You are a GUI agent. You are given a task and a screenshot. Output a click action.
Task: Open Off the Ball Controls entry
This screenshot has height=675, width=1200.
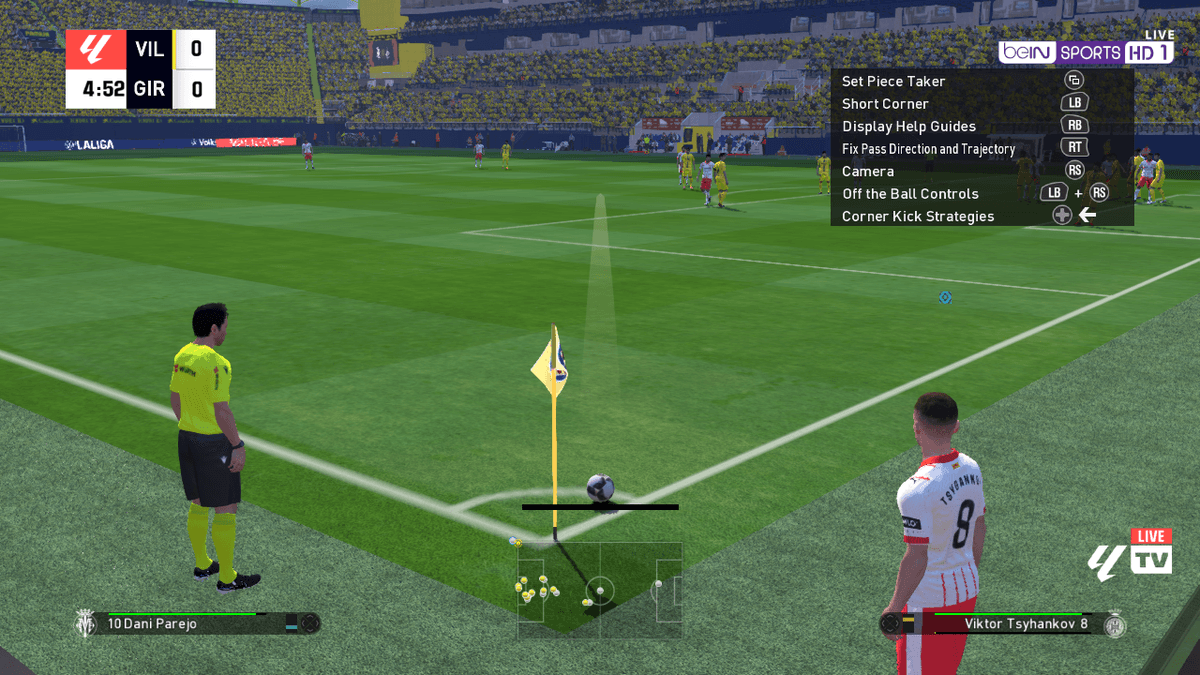click(x=910, y=194)
